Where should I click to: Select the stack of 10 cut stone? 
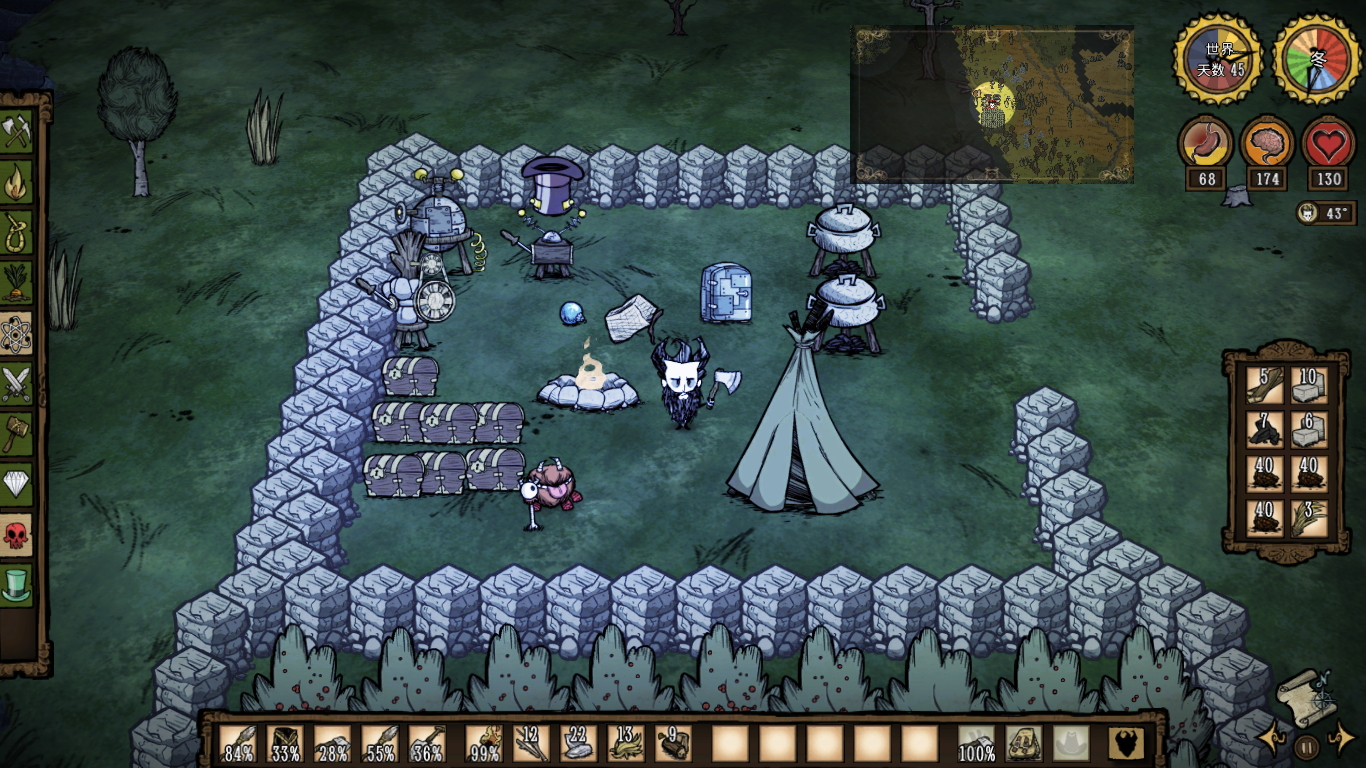[x=1308, y=385]
